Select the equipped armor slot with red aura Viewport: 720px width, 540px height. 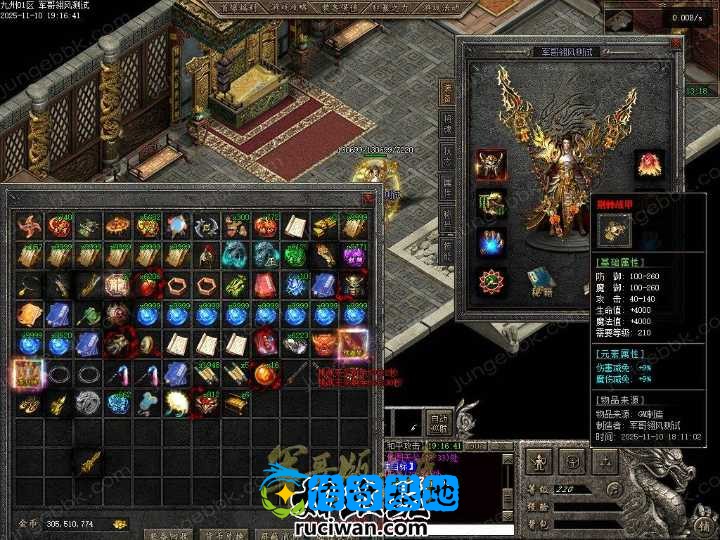[490, 165]
